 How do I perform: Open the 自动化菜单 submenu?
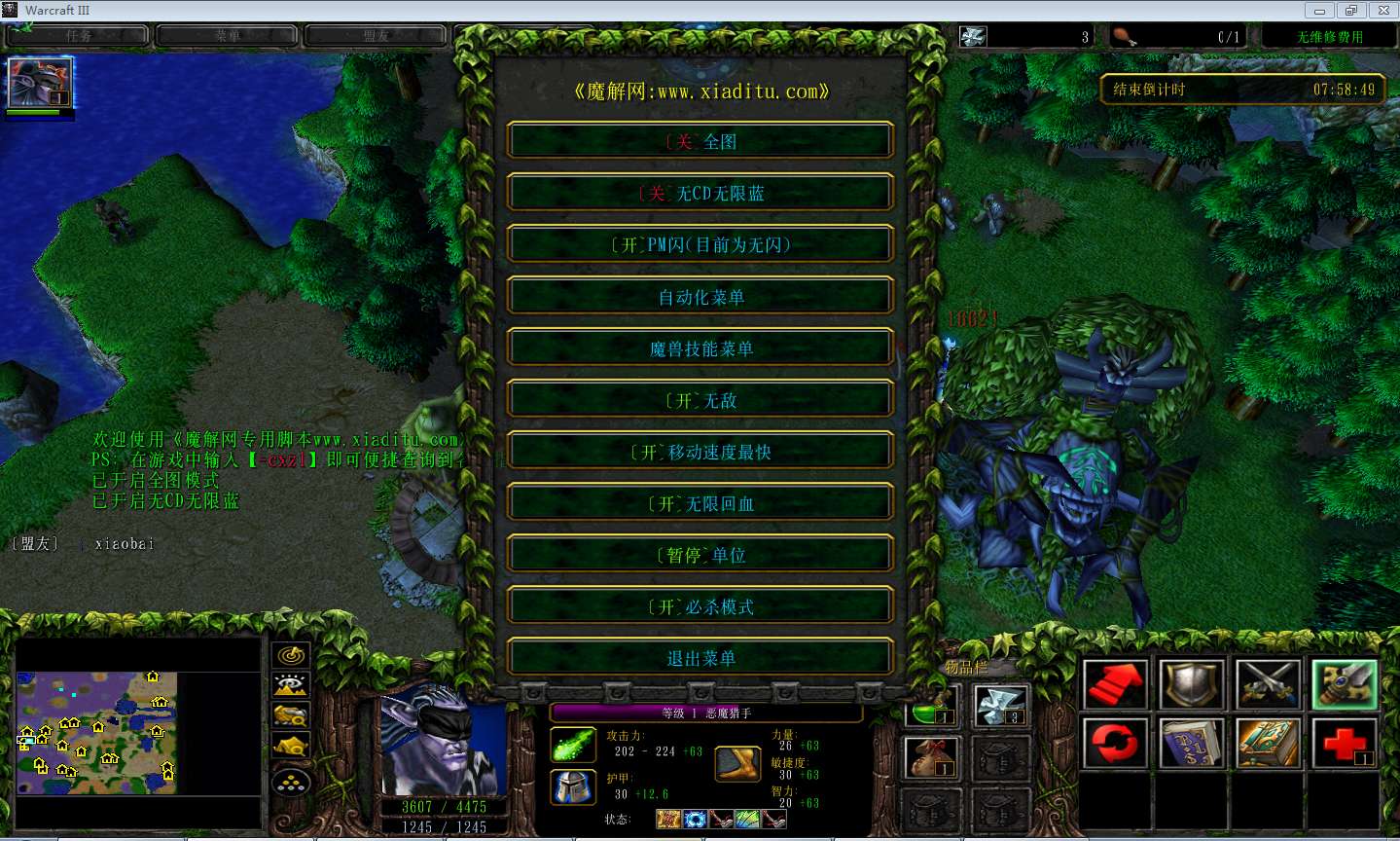tap(699, 295)
